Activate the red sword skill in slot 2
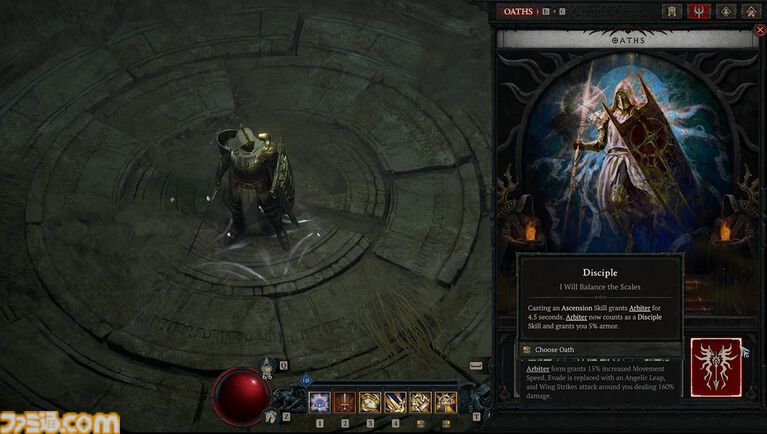This screenshot has width=767, height=434. coord(345,402)
